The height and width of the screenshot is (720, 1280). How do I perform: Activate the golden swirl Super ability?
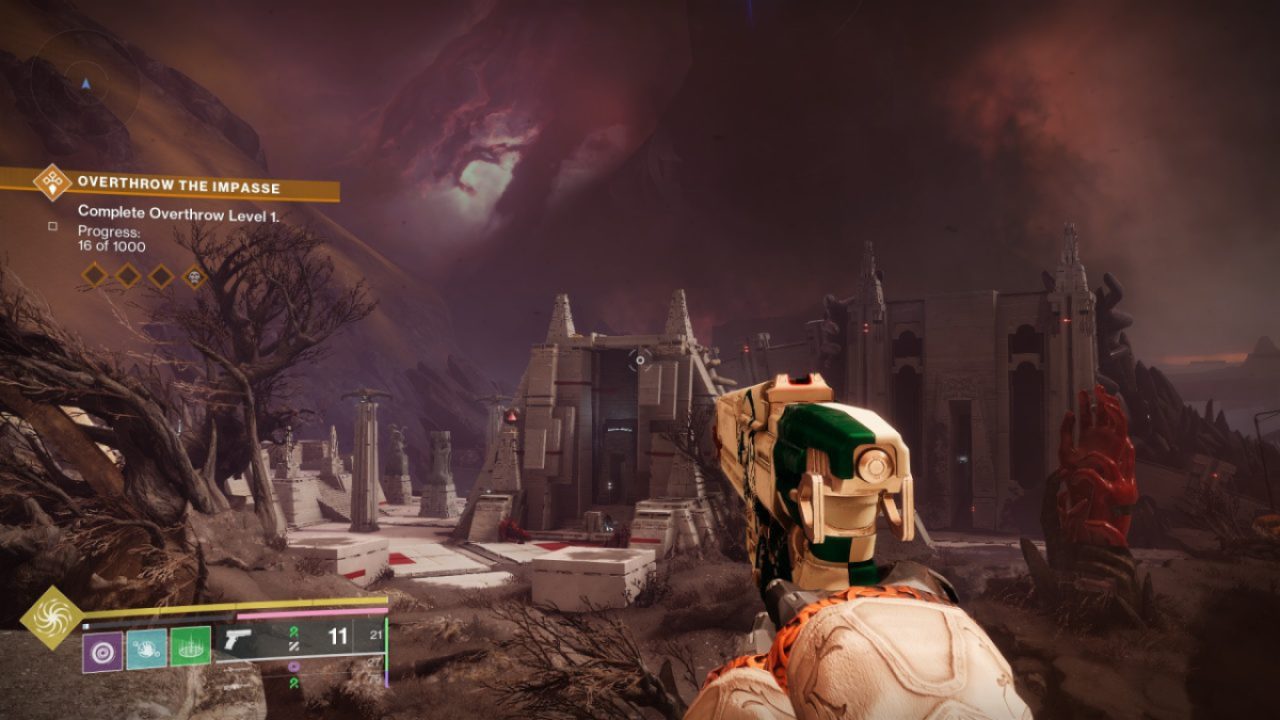[x=51, y=617]
